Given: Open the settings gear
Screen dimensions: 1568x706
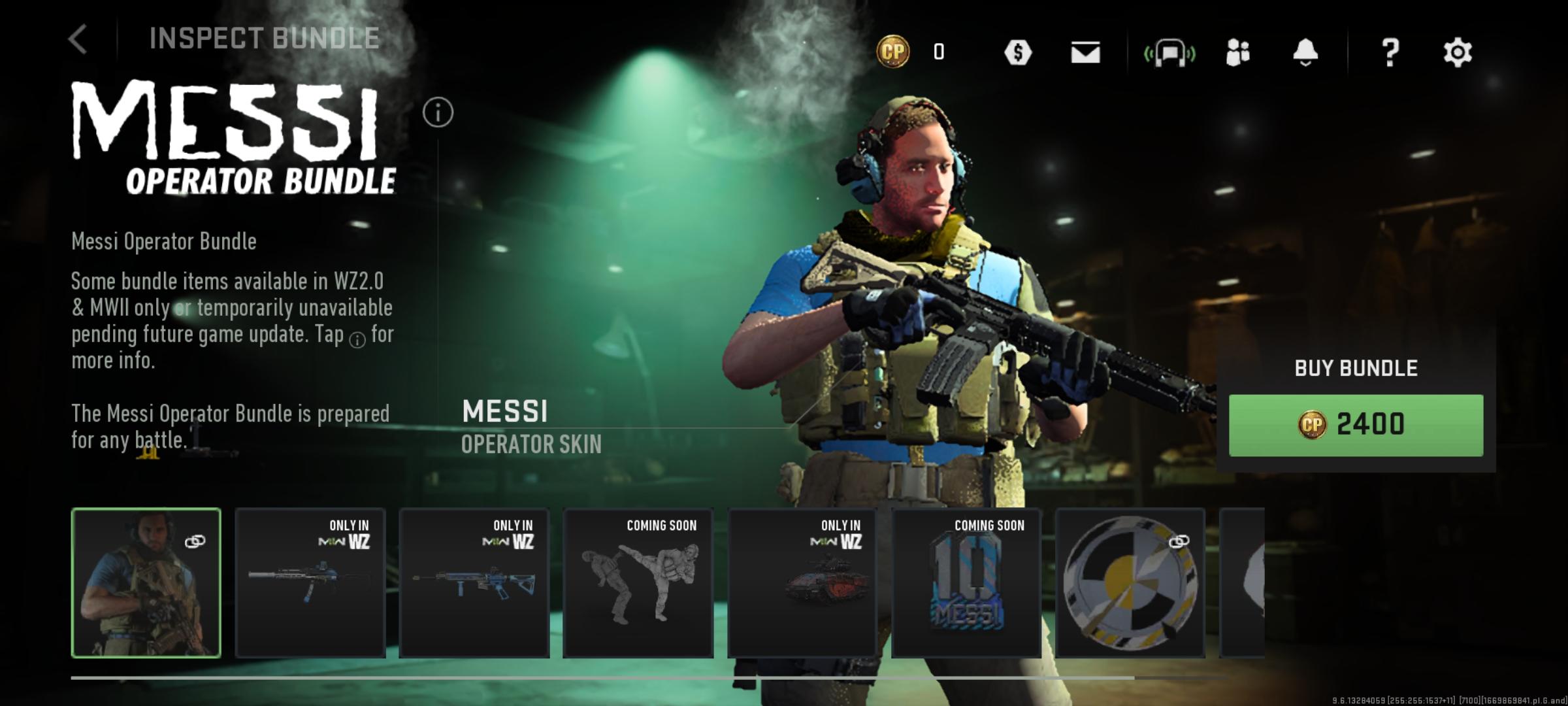Looking at the screenshot, I should [x=1458, y=52].
